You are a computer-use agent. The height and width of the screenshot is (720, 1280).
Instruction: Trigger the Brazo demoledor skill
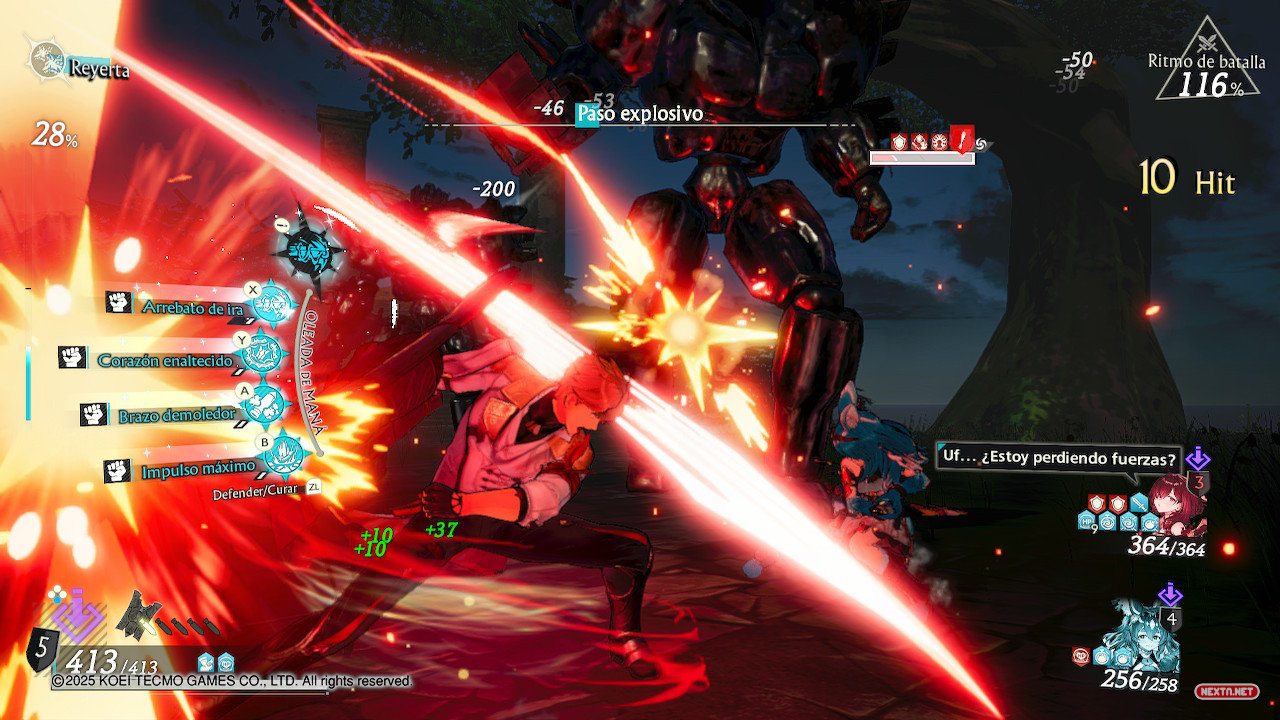tap(266, 406)
